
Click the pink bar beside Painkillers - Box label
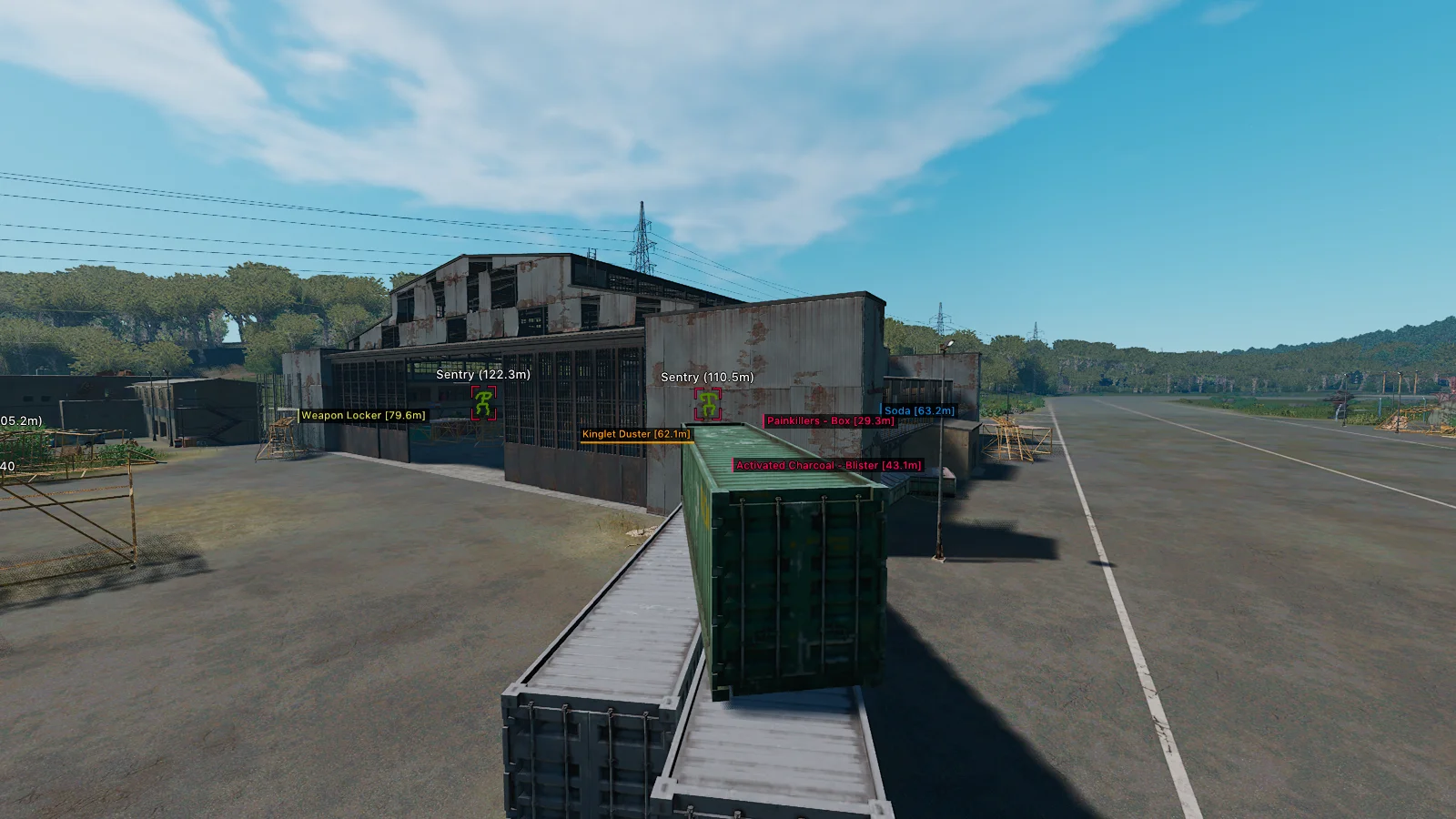coord(763,421)
